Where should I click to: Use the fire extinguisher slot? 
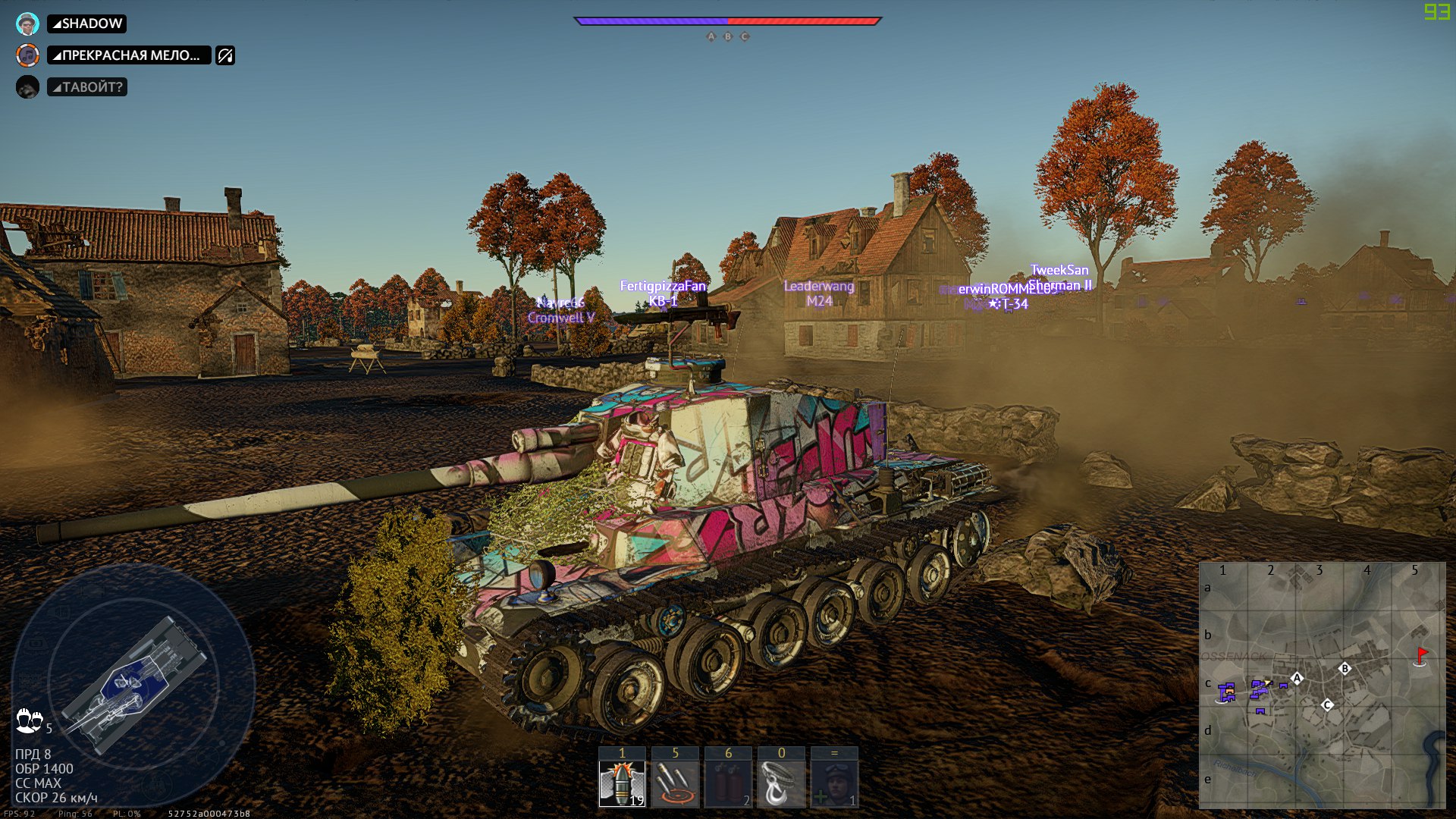[x=728, y=783]
